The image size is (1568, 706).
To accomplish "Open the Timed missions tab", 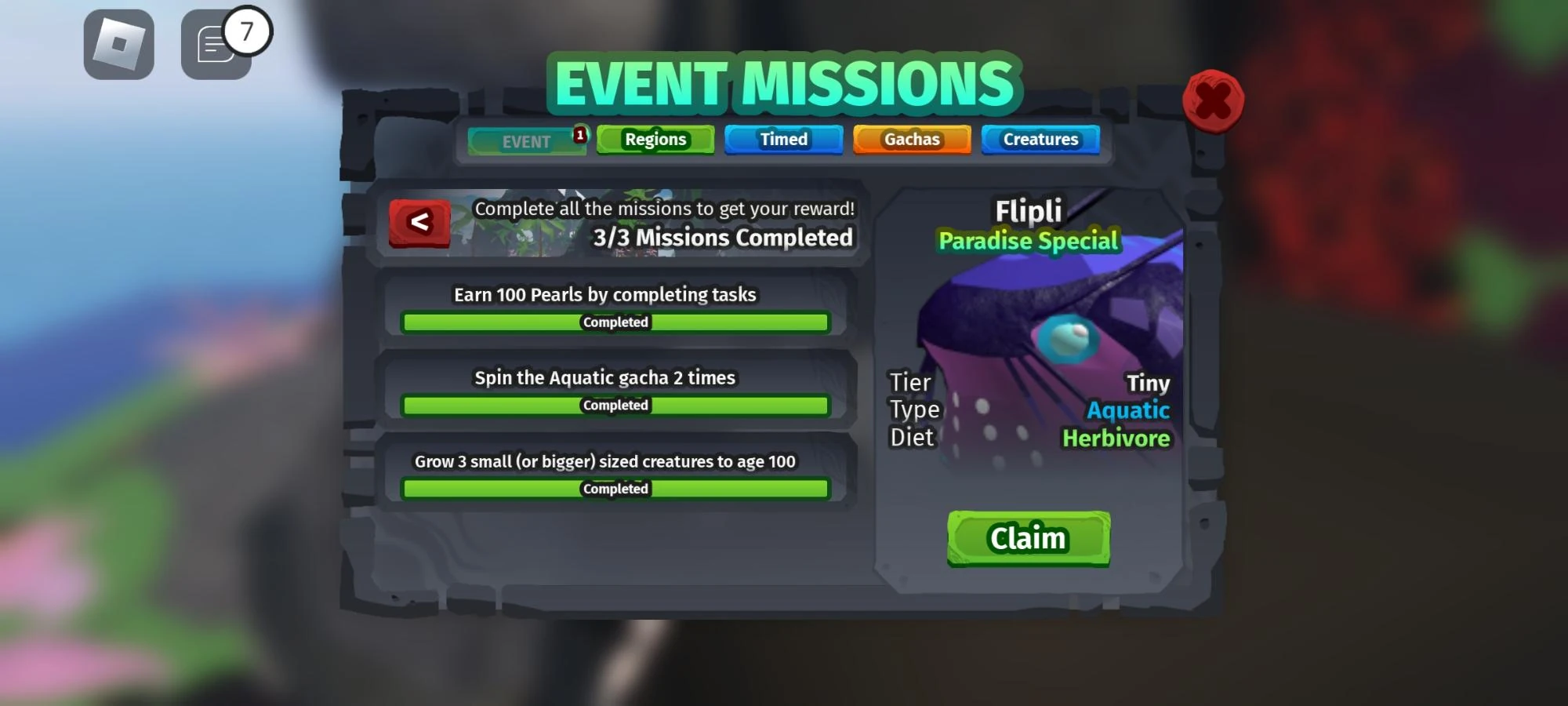I will pos(783,139).
